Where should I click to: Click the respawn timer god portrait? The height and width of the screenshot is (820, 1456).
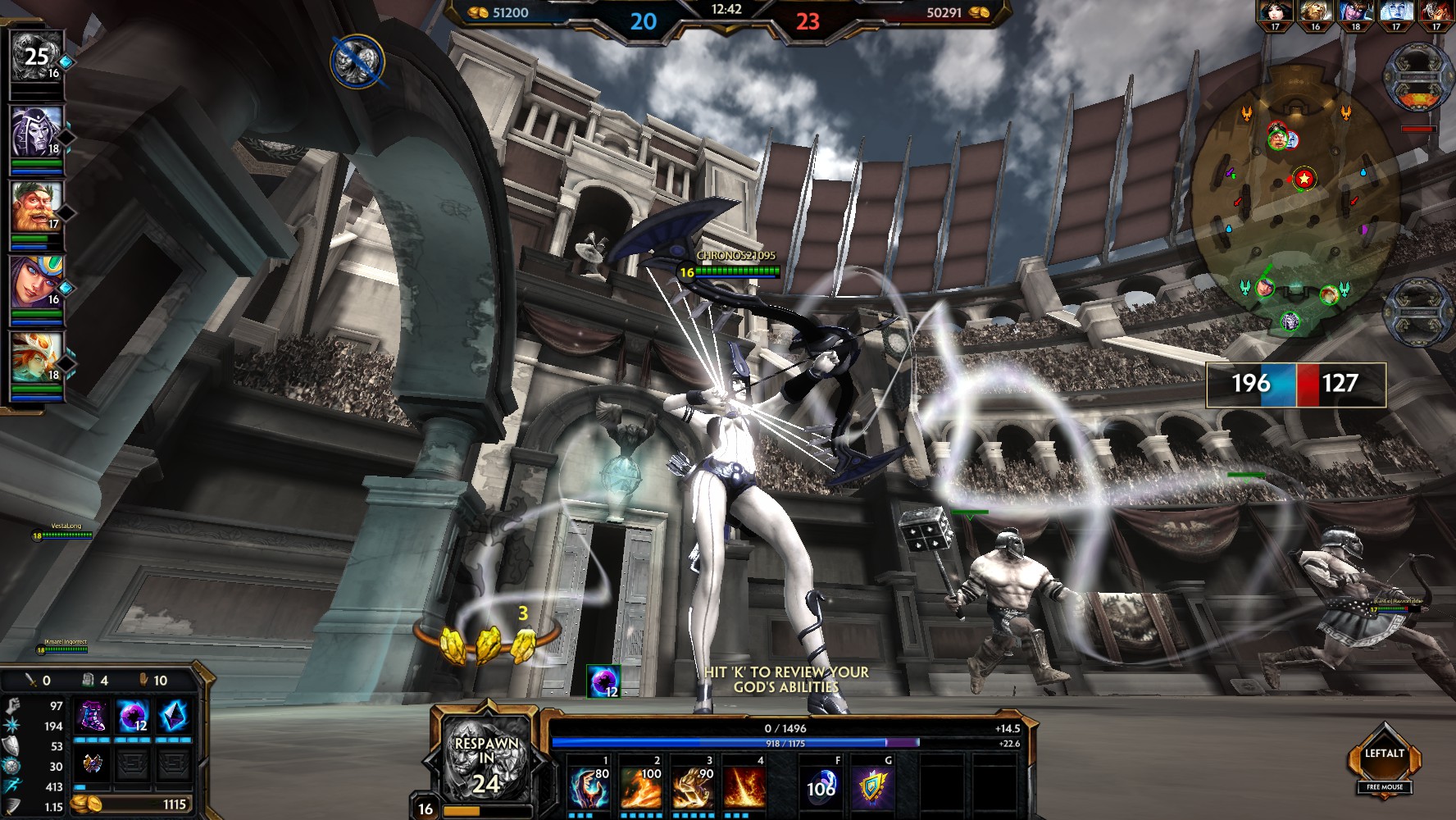(x=485, y=759)
